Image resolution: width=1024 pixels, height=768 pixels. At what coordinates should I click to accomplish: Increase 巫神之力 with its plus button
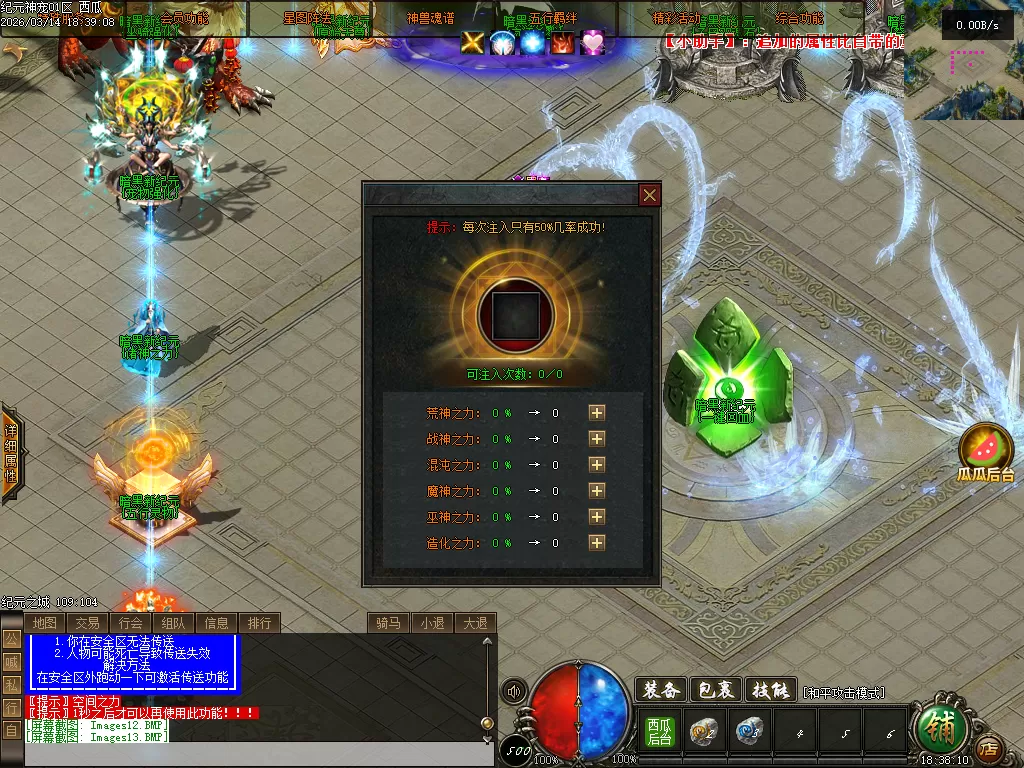(x=597, y=516)
